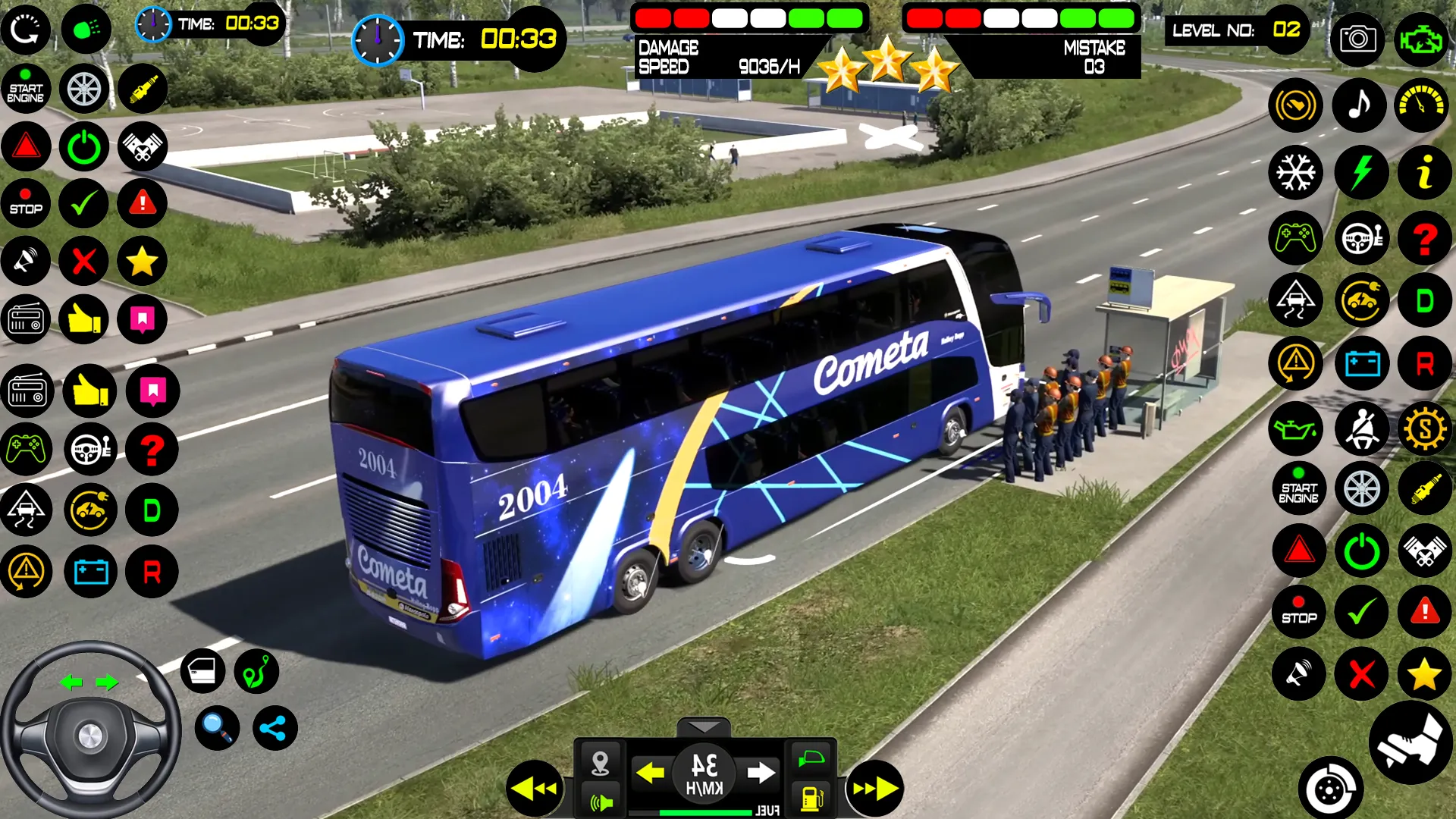Open the bus door button
This screenshot has height=819, width=1456.
tap(202, 671)
